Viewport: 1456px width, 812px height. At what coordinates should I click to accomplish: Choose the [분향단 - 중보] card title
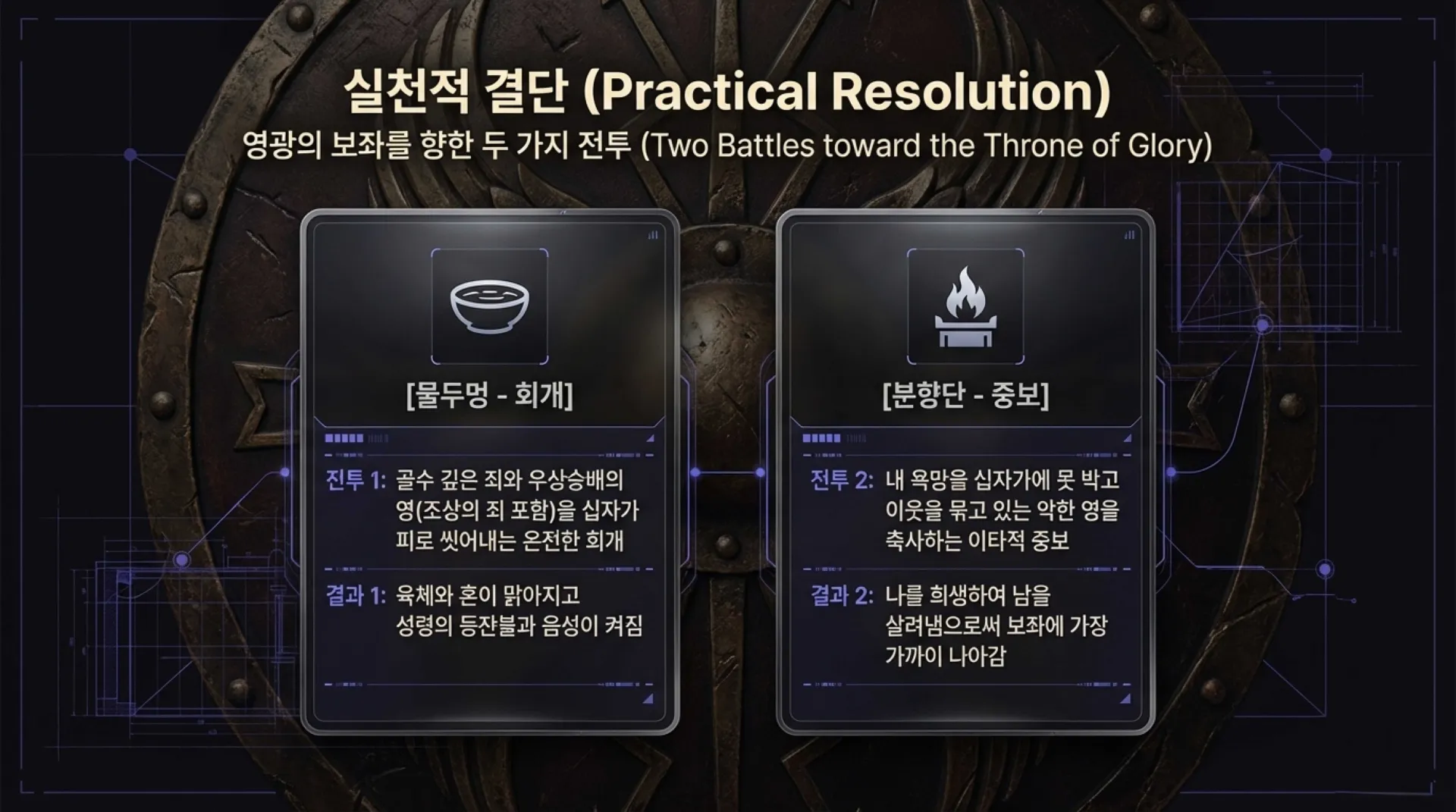point(965,395)
